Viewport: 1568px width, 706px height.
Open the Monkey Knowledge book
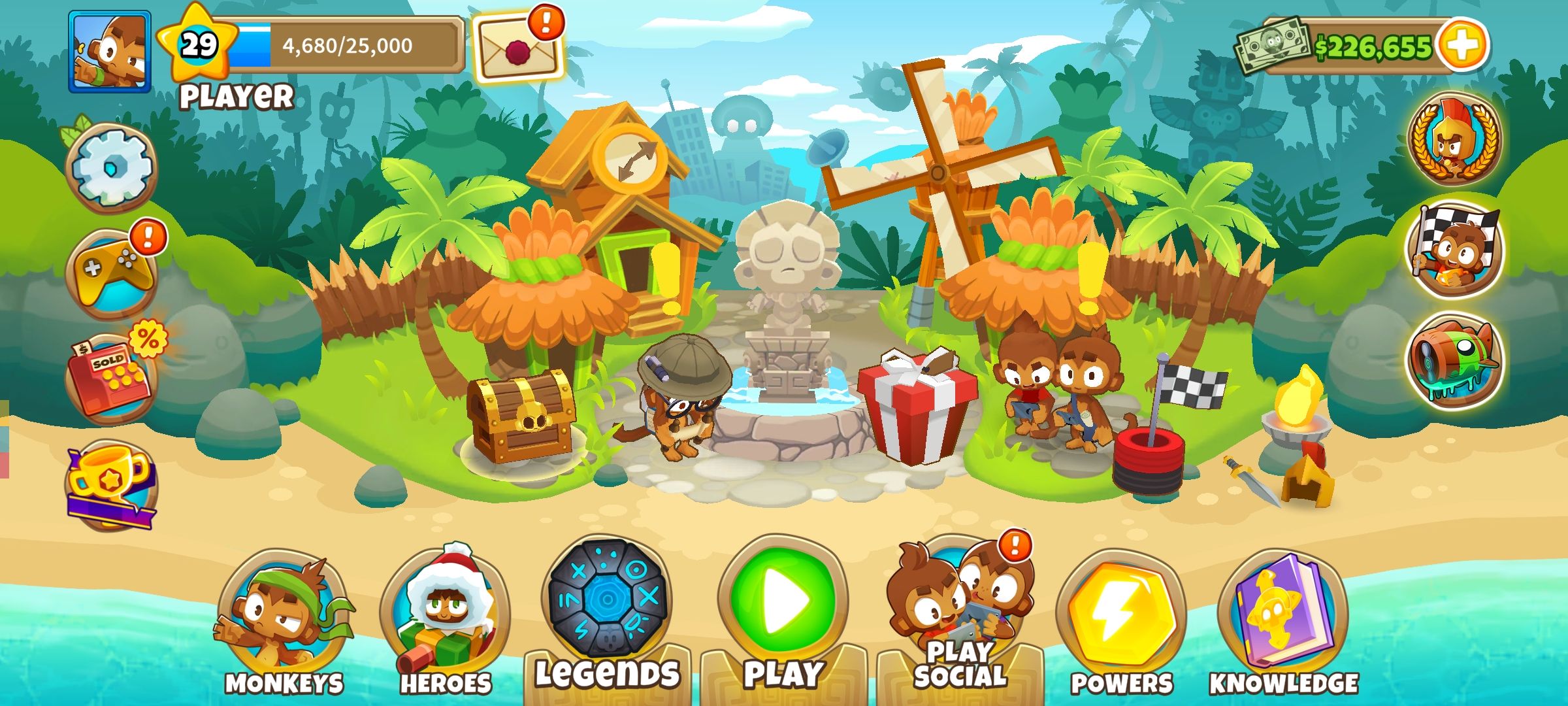[1283, 618]
